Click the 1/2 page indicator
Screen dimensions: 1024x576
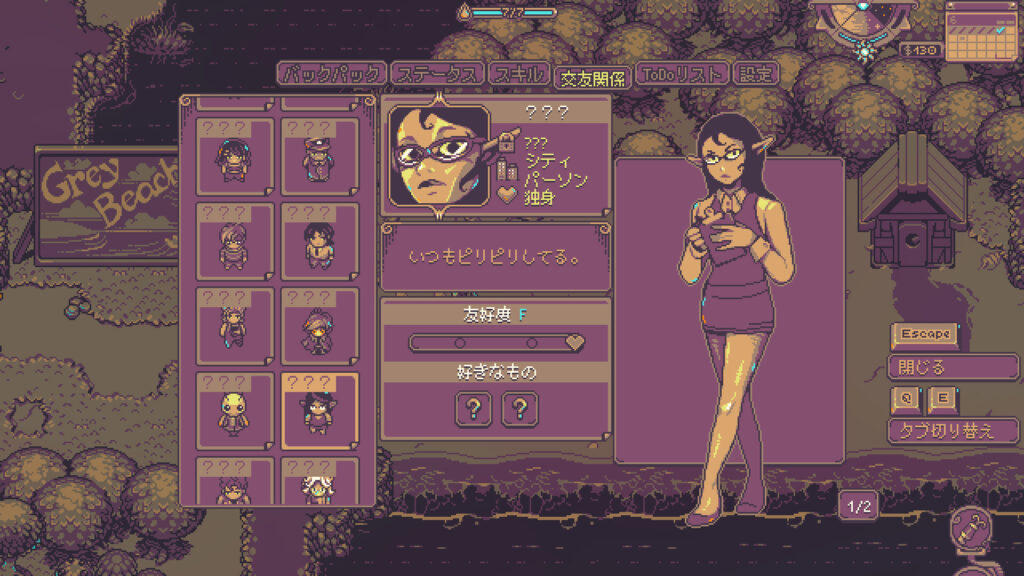point(859,506)
